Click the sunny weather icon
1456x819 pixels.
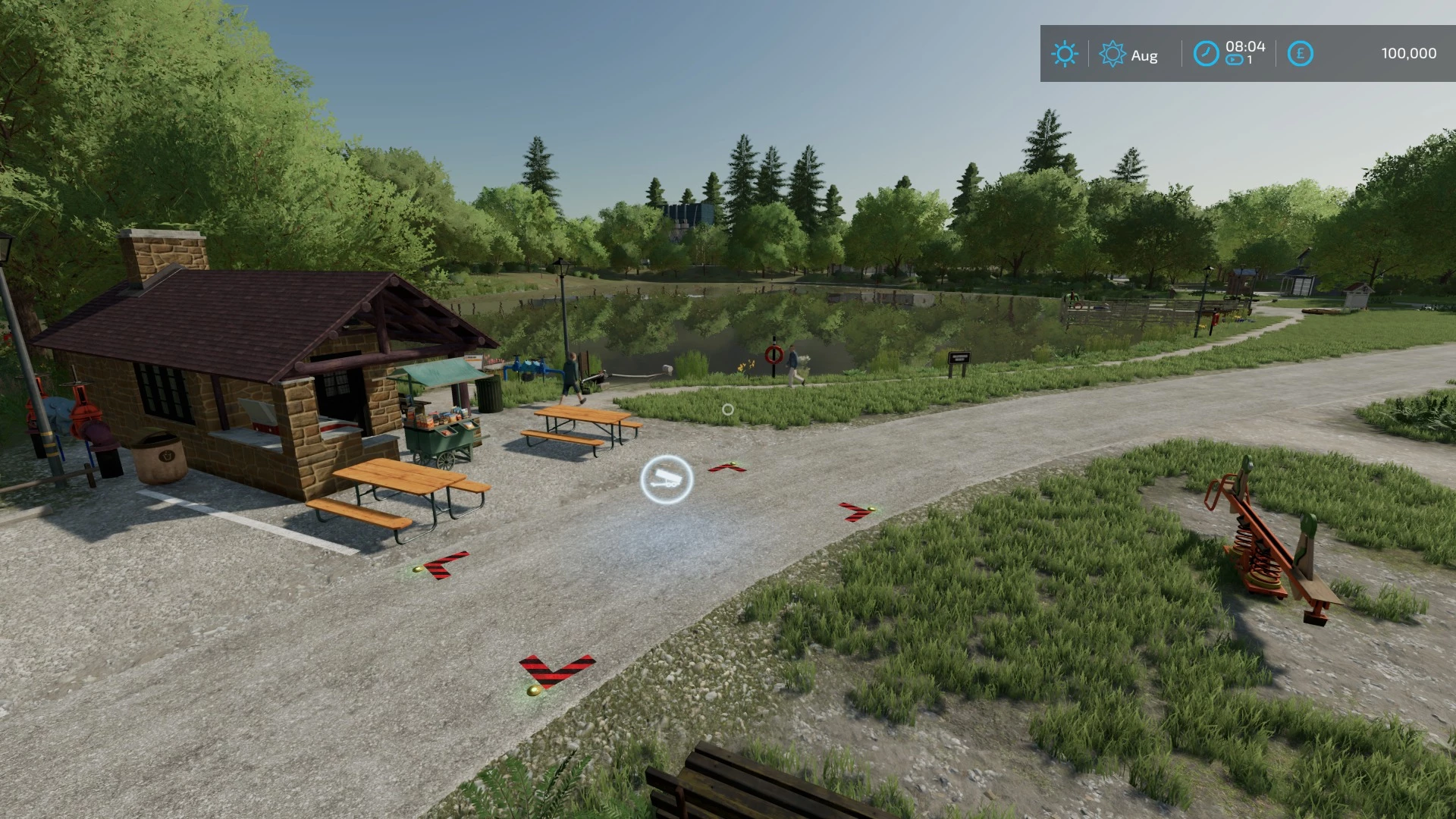coord(1065,55)
